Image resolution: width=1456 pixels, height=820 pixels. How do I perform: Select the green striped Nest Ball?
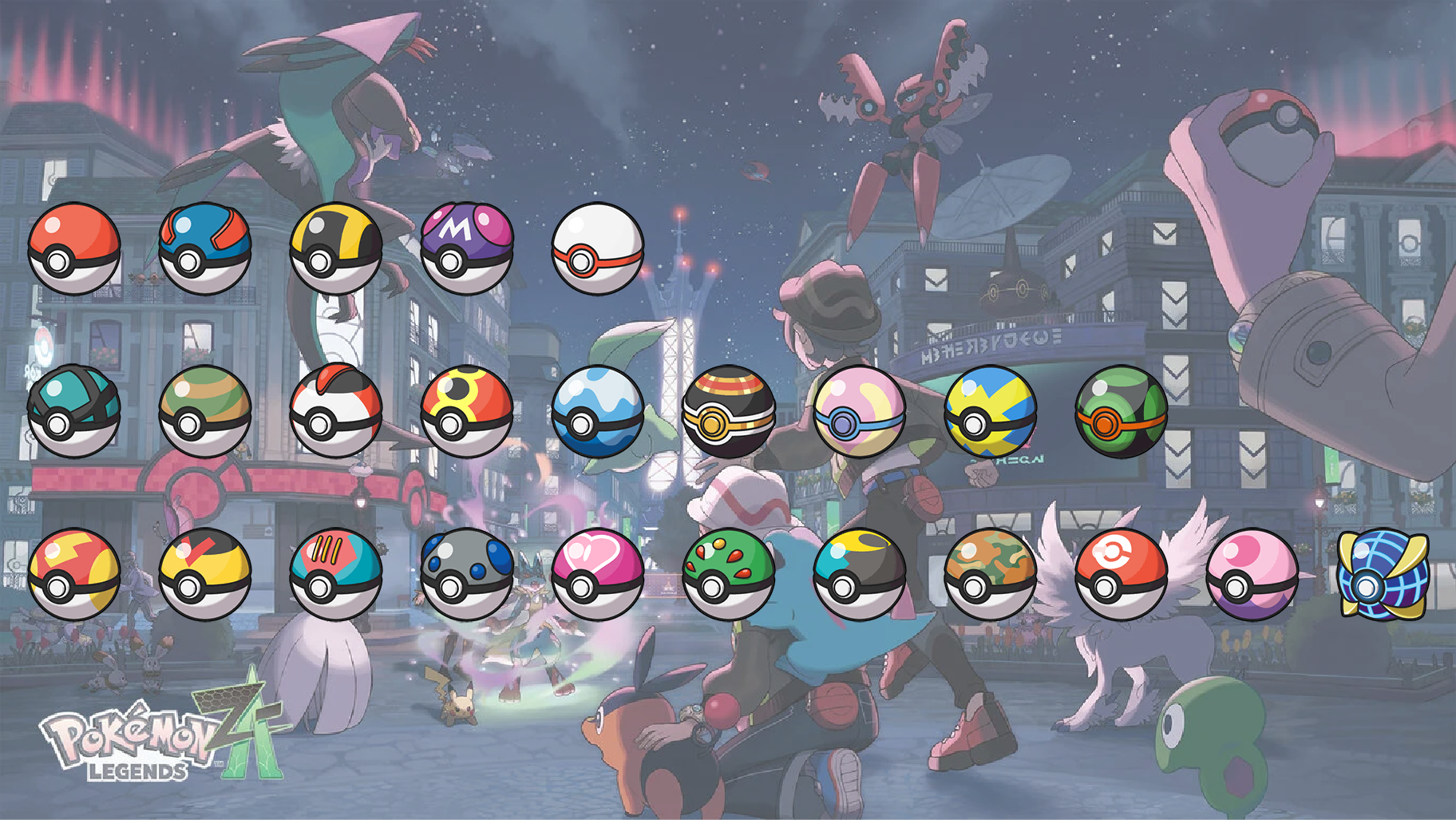205,411
